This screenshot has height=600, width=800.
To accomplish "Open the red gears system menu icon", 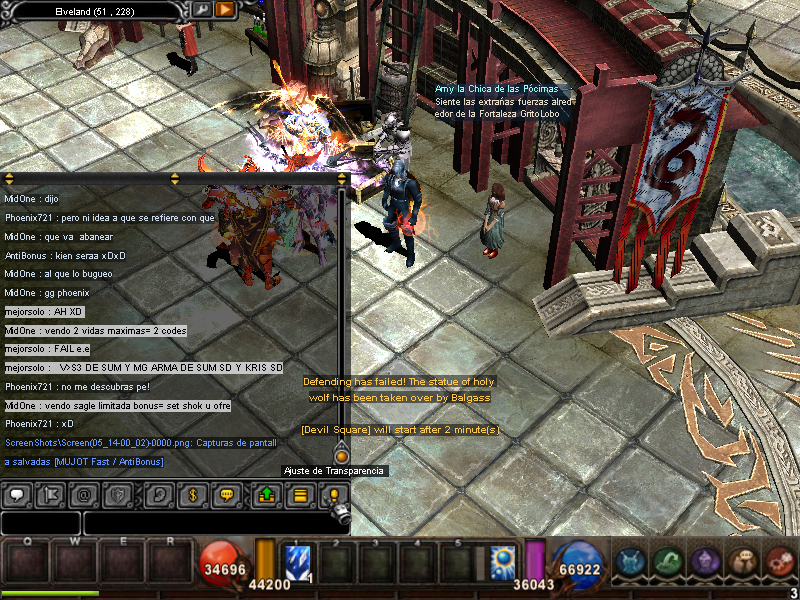I will (780, 562).
